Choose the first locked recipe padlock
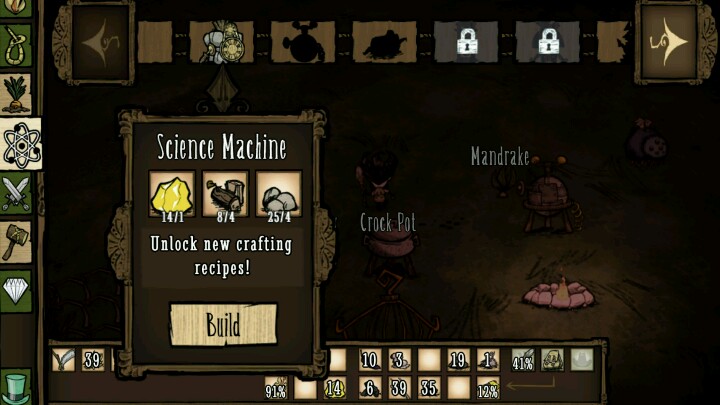720x405 pixels. (x=465, y=41)
